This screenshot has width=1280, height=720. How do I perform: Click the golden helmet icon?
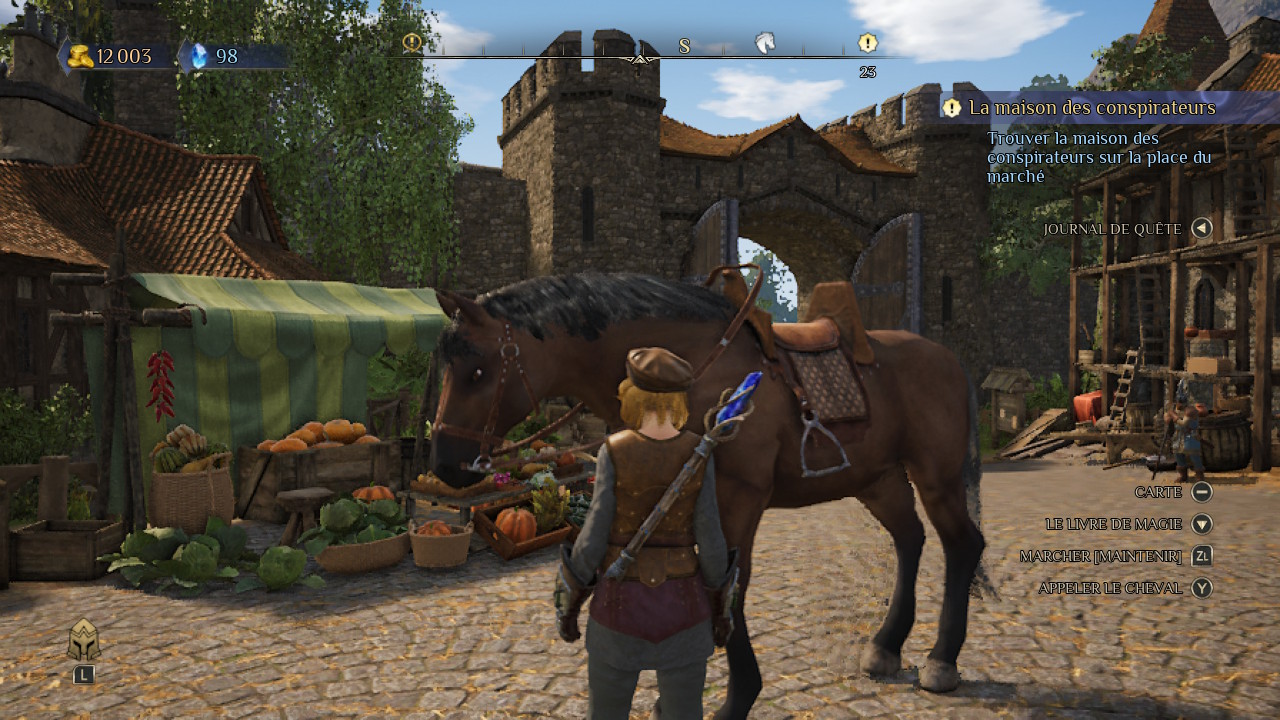tap(84, 640)
